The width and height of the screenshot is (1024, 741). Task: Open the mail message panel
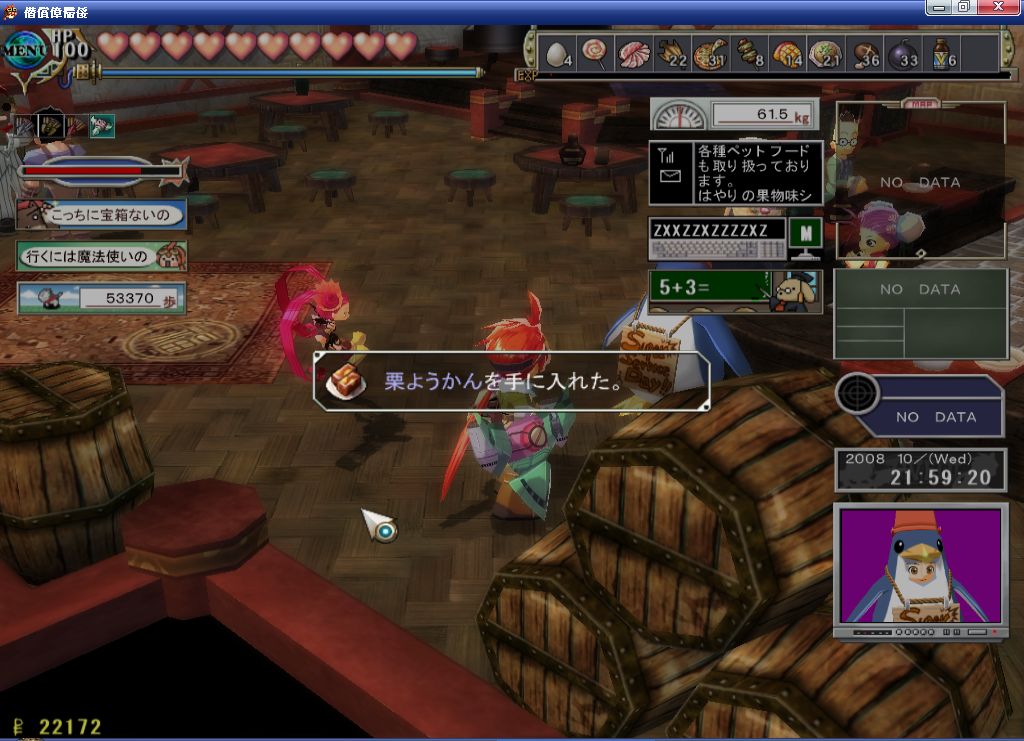pyautogui.click(x=736, y=173)
